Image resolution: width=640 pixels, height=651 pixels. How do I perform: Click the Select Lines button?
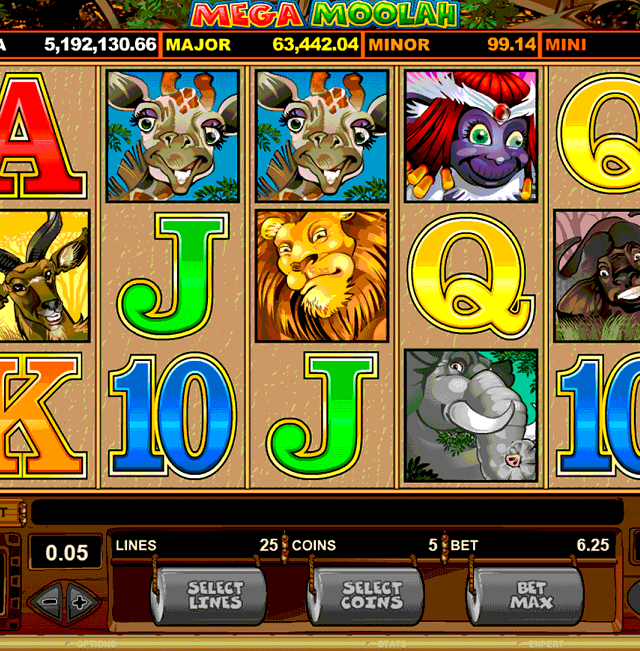[214, 596]
